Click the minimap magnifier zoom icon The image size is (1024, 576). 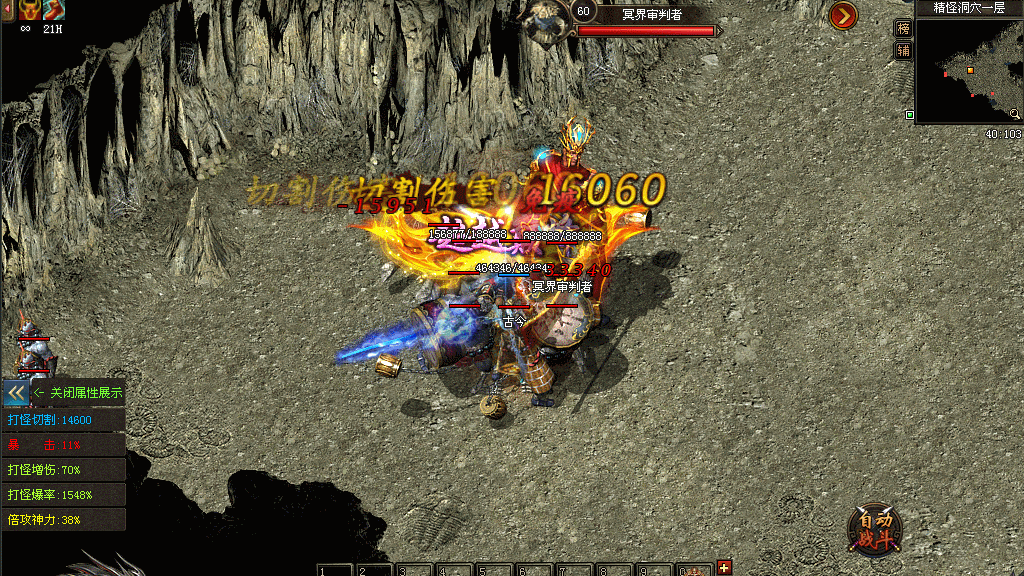pos(1014,115)
